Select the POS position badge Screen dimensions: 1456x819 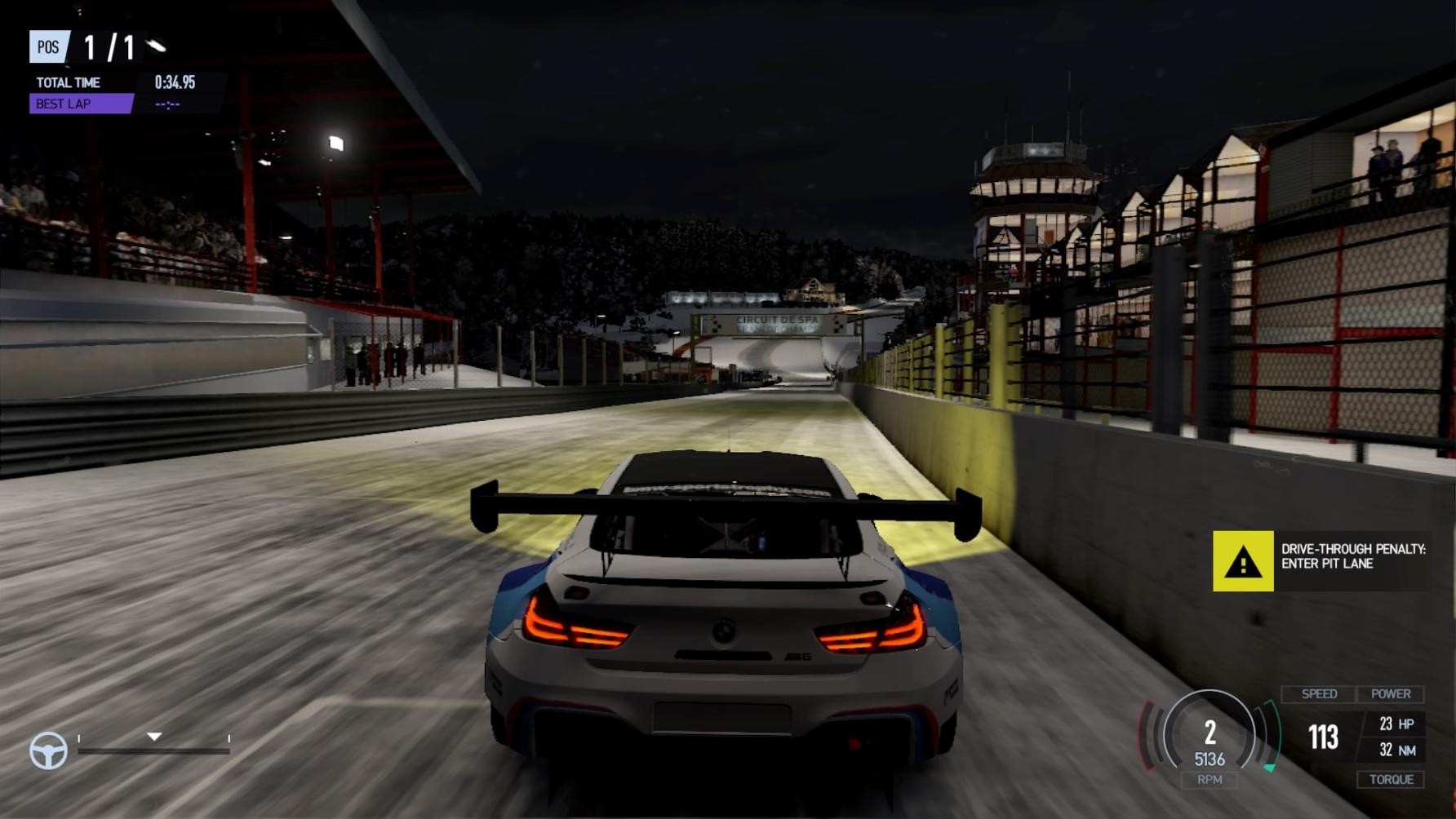click(47, 48)
